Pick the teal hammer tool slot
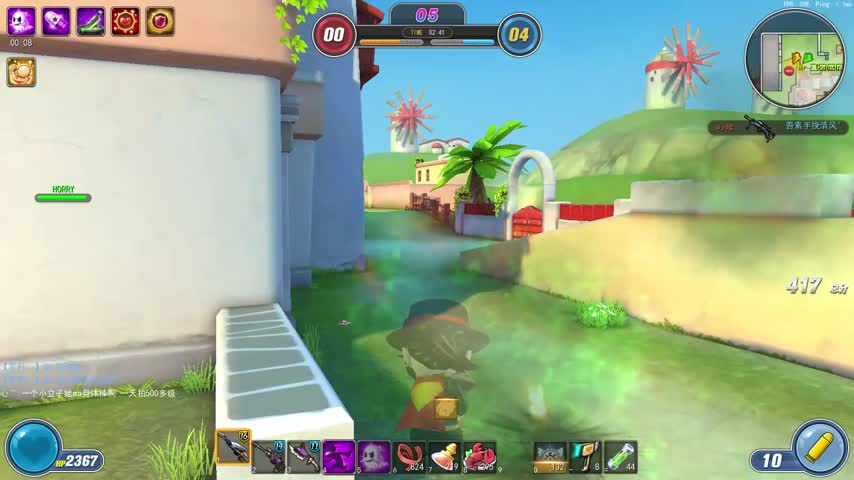This screenshot has width=854, height=480. click(x=585, y=456)
